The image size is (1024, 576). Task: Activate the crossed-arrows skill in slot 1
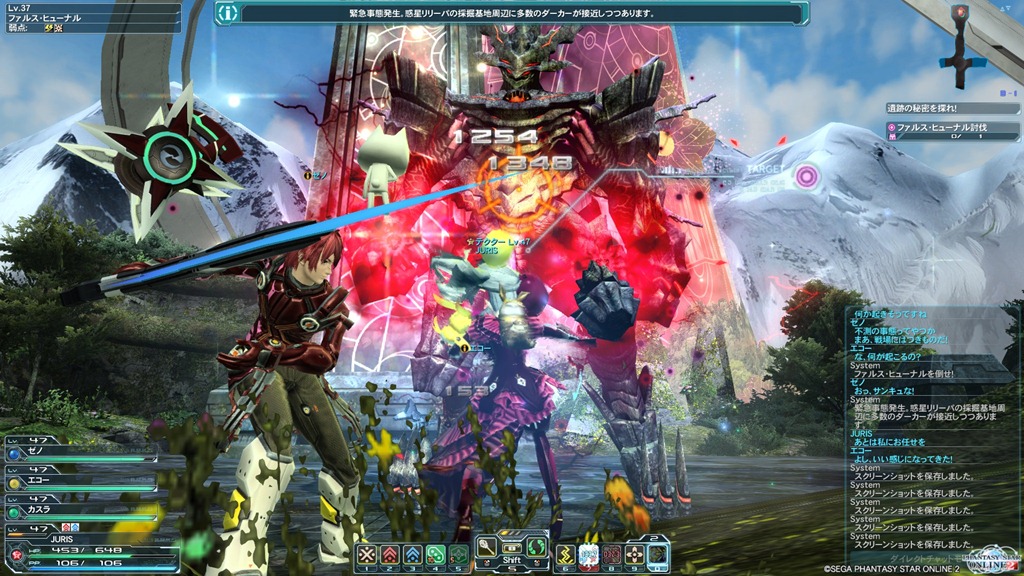366,555
